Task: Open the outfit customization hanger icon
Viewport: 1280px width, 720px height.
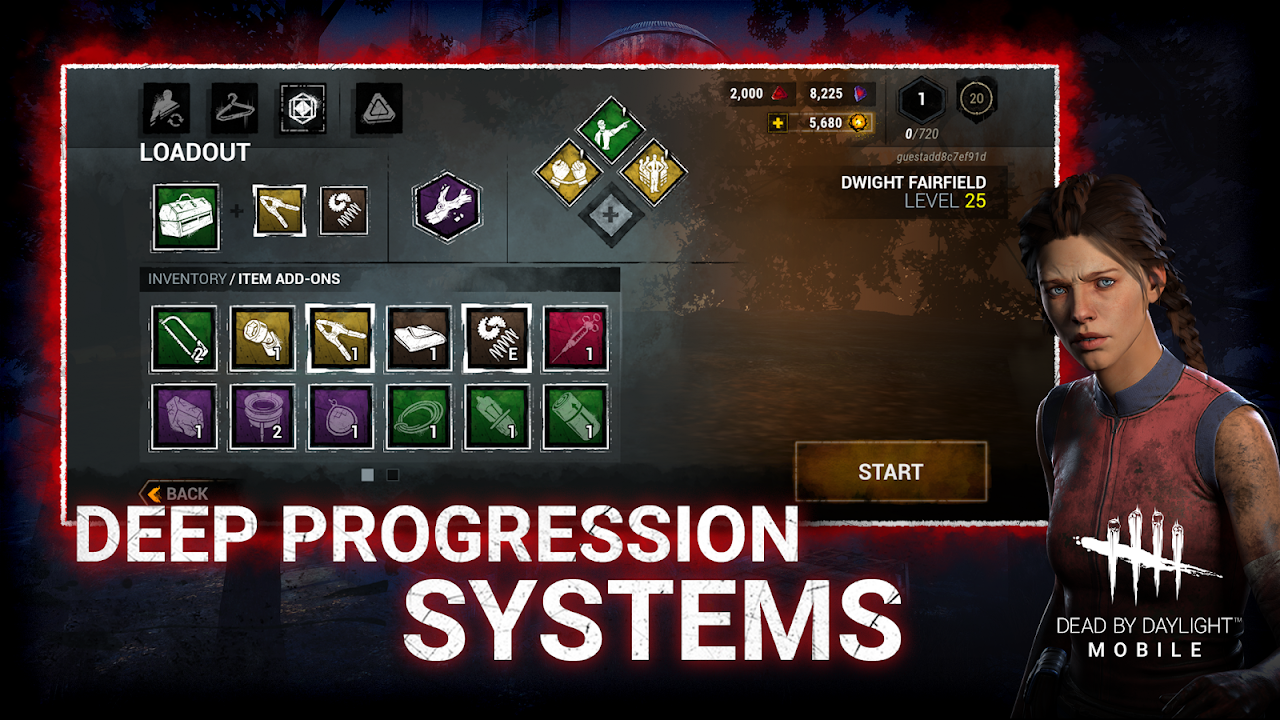Action: (233, 109)
